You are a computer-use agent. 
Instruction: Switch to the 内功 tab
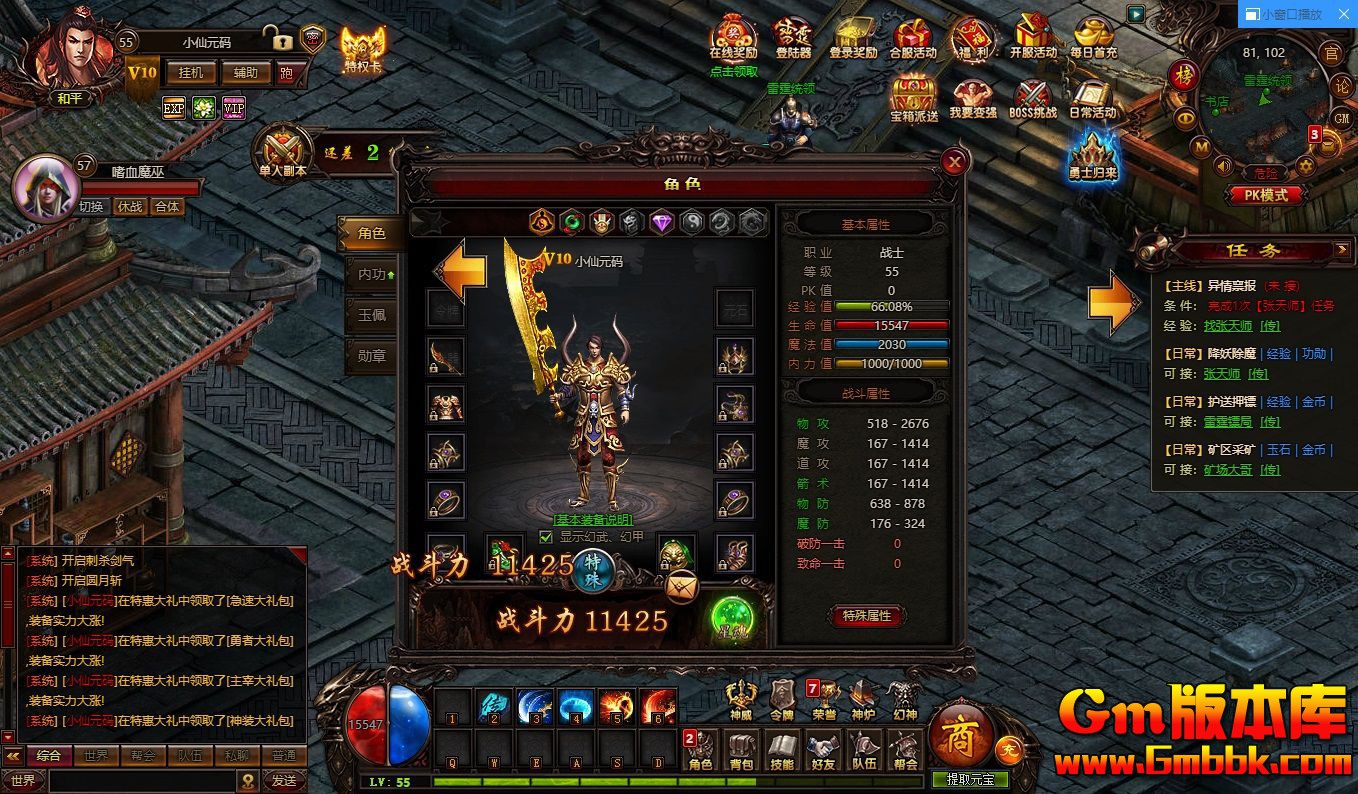pos(372,274)
